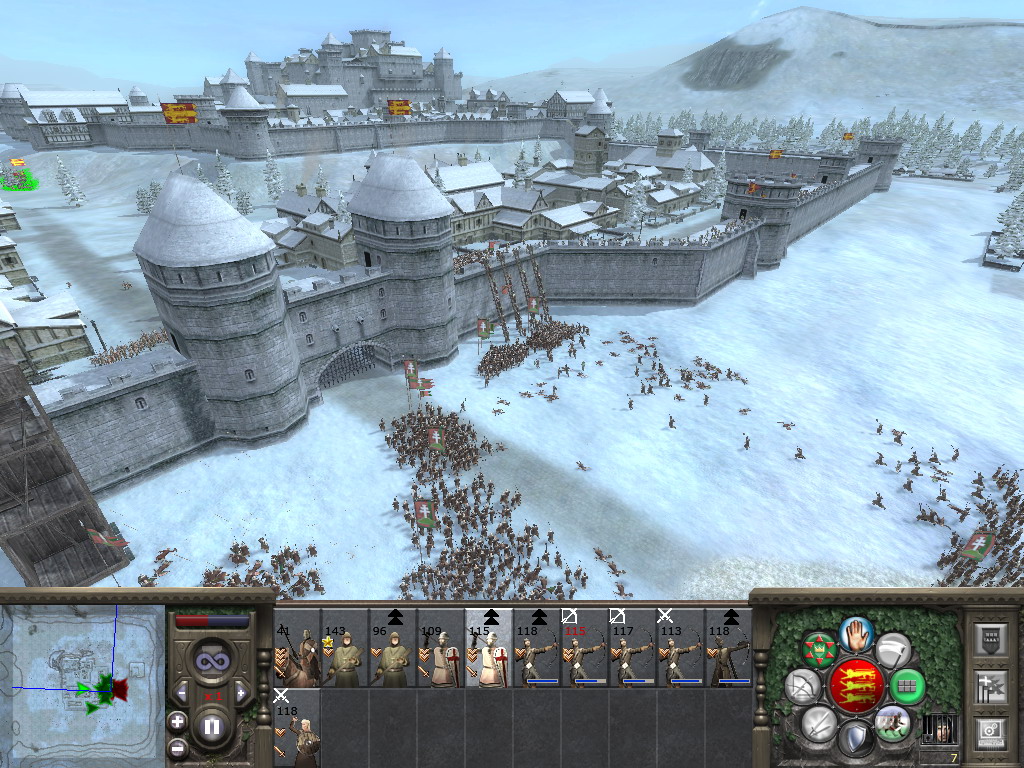Click the red three-lions faction emblem

(x=856, y=685)
